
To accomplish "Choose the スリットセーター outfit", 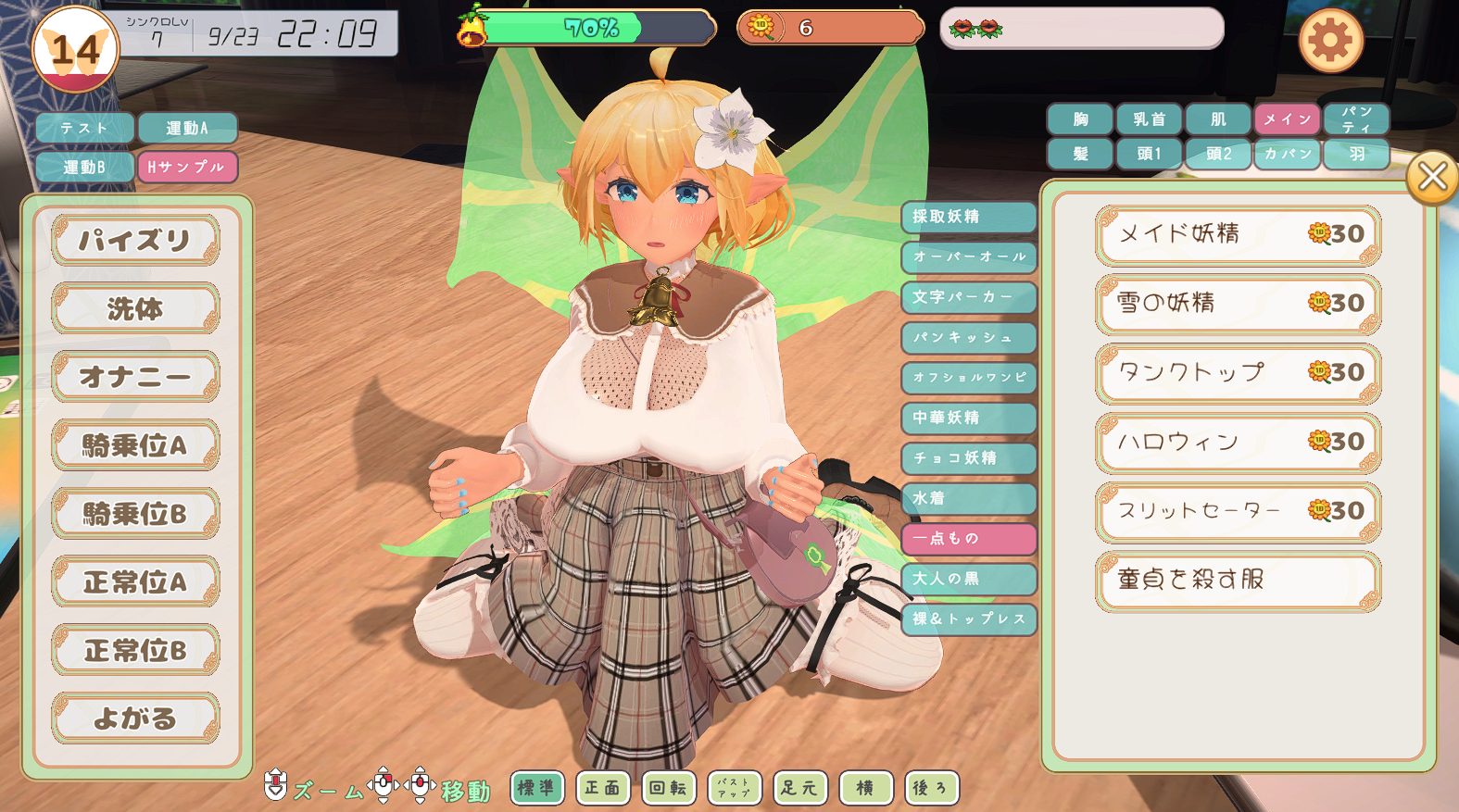I will coord(1237,511).
